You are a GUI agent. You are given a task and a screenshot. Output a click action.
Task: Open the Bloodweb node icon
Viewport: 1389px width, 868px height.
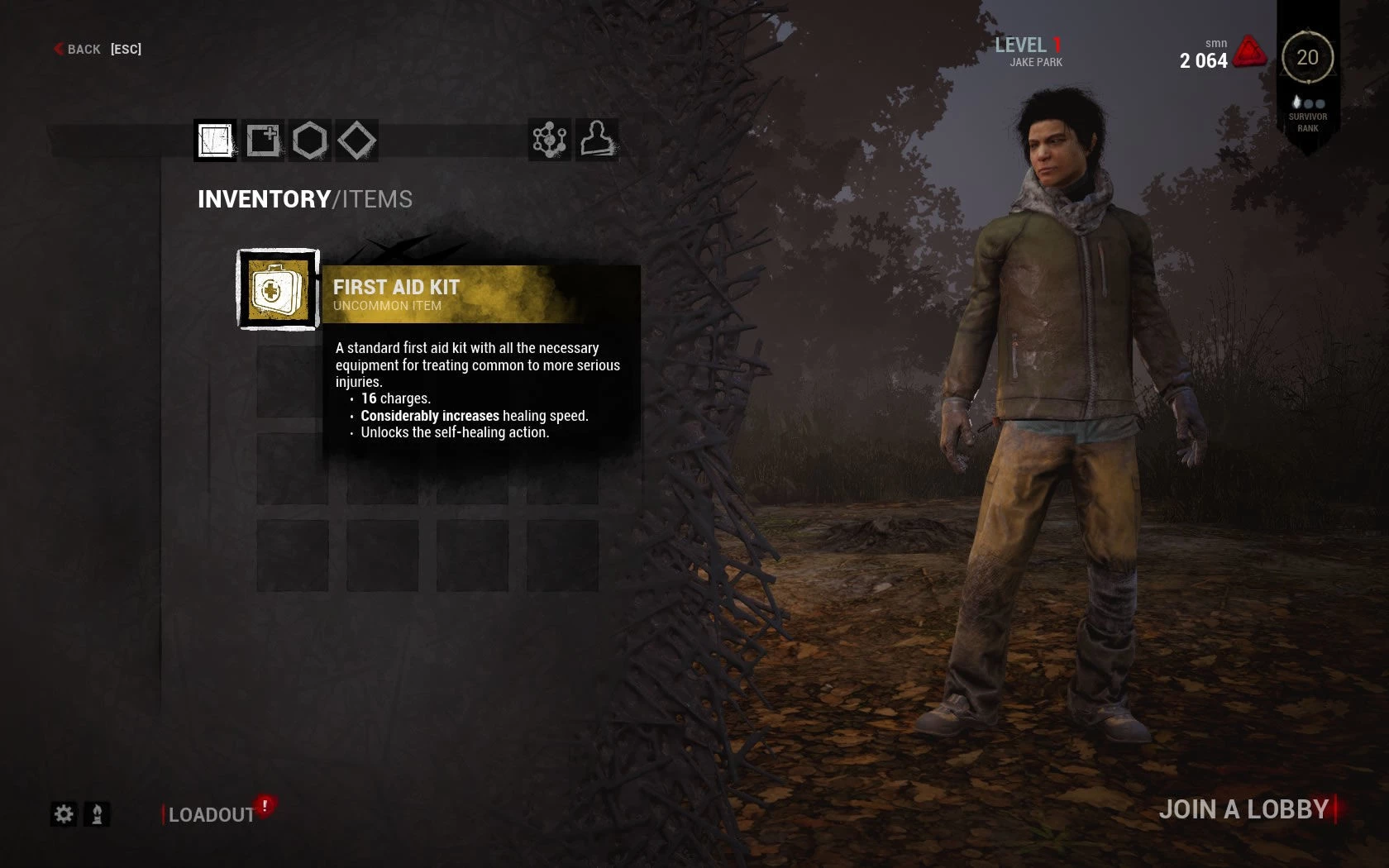(549, 140)
